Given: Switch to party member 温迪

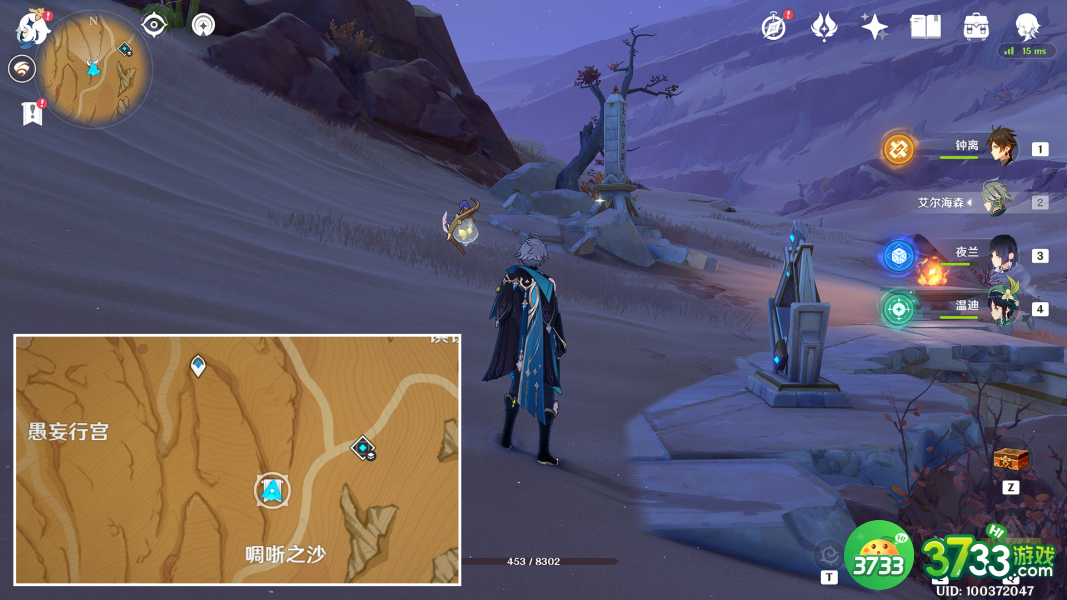Looking at the screenshot, I should (1000, 307).
